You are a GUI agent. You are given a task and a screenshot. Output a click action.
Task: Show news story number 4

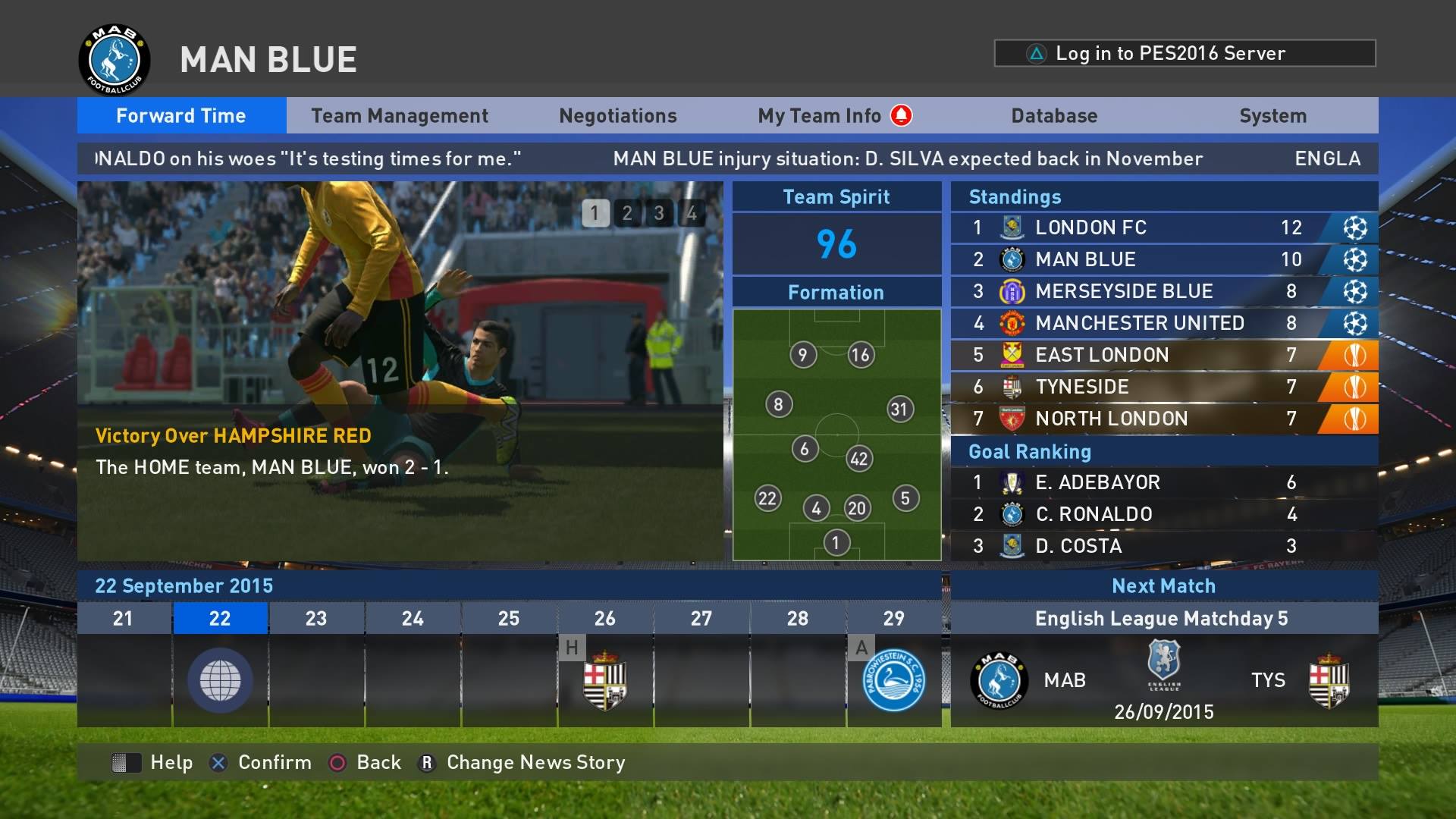(x=691, y=213)
